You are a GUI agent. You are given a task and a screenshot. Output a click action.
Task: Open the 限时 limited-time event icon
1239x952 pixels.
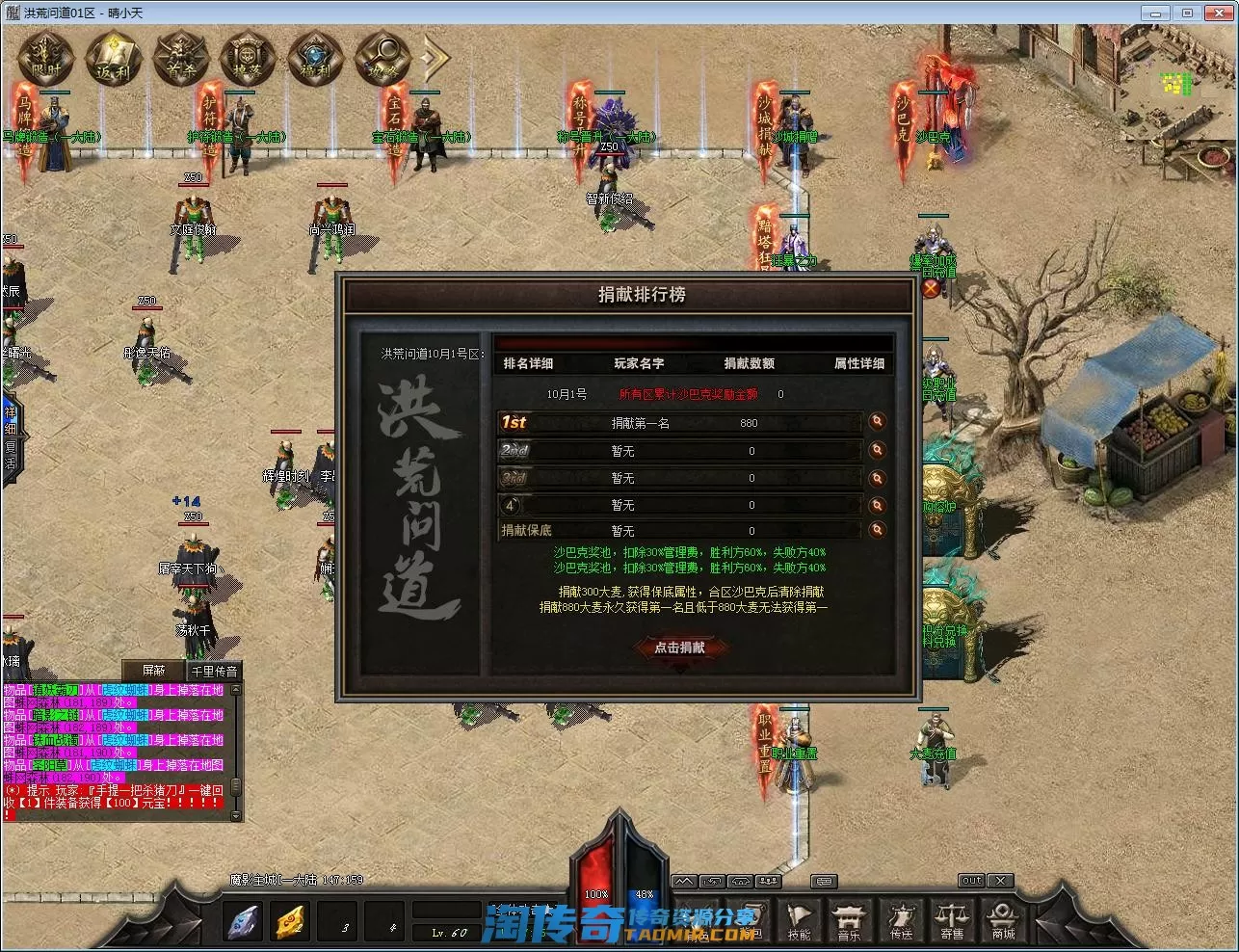coord(45,58)
